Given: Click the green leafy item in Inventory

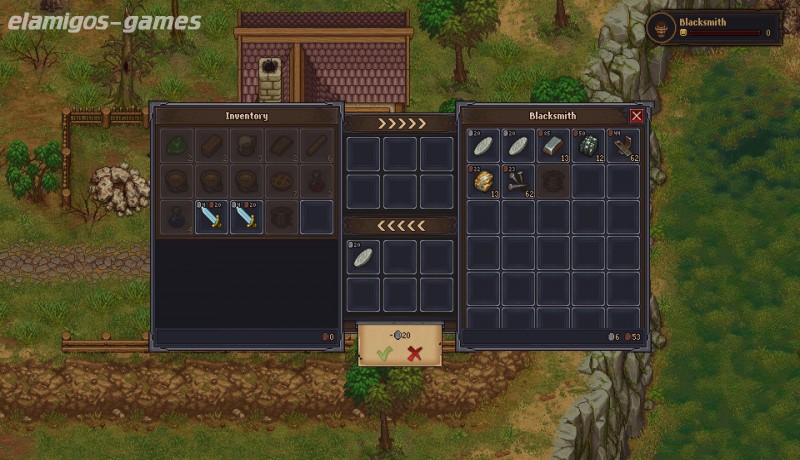Looking at the screenshot, I should point(177,146).
